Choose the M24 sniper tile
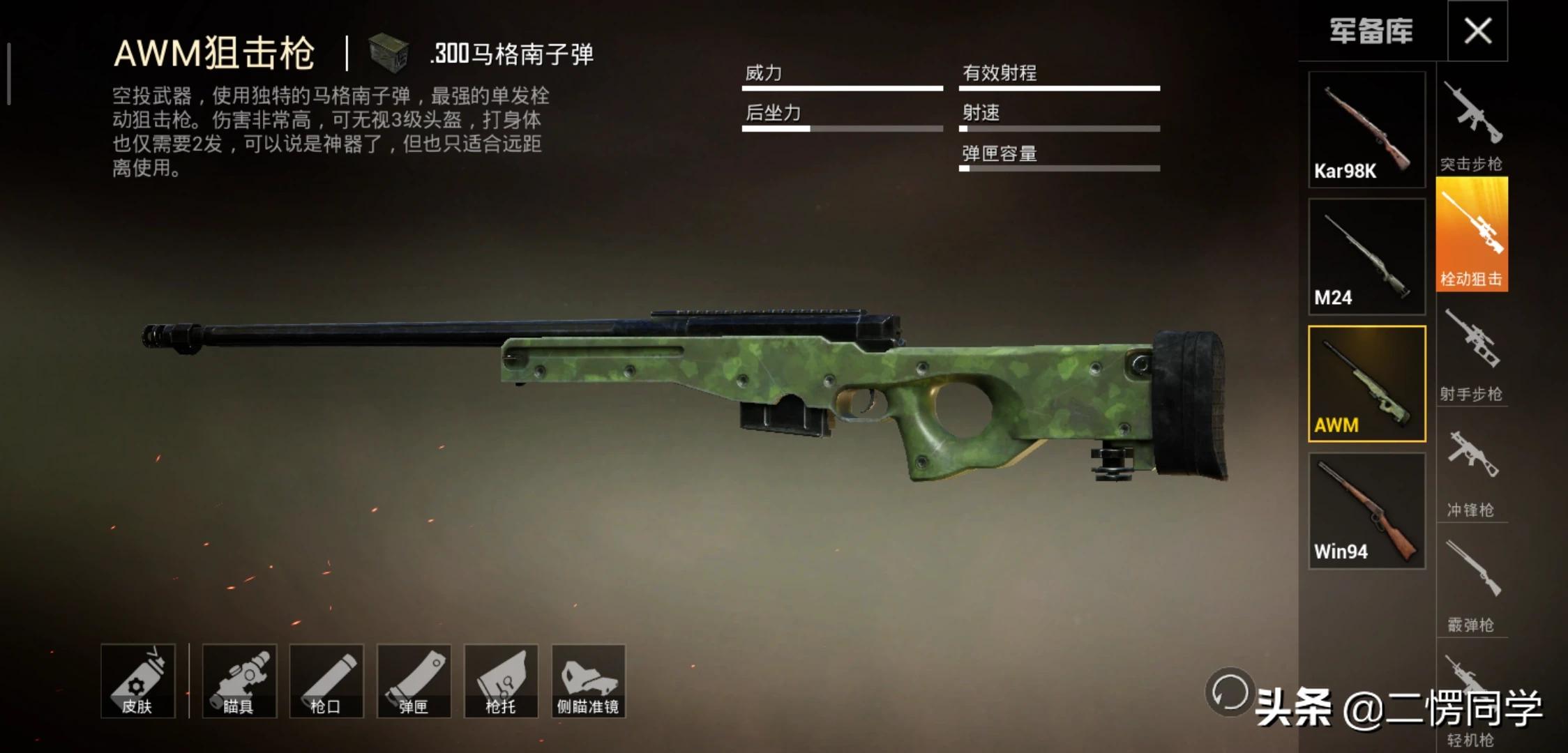The height and width of the screenshot is (753, 1568). pyautogui.click(x=1366, y=257)
